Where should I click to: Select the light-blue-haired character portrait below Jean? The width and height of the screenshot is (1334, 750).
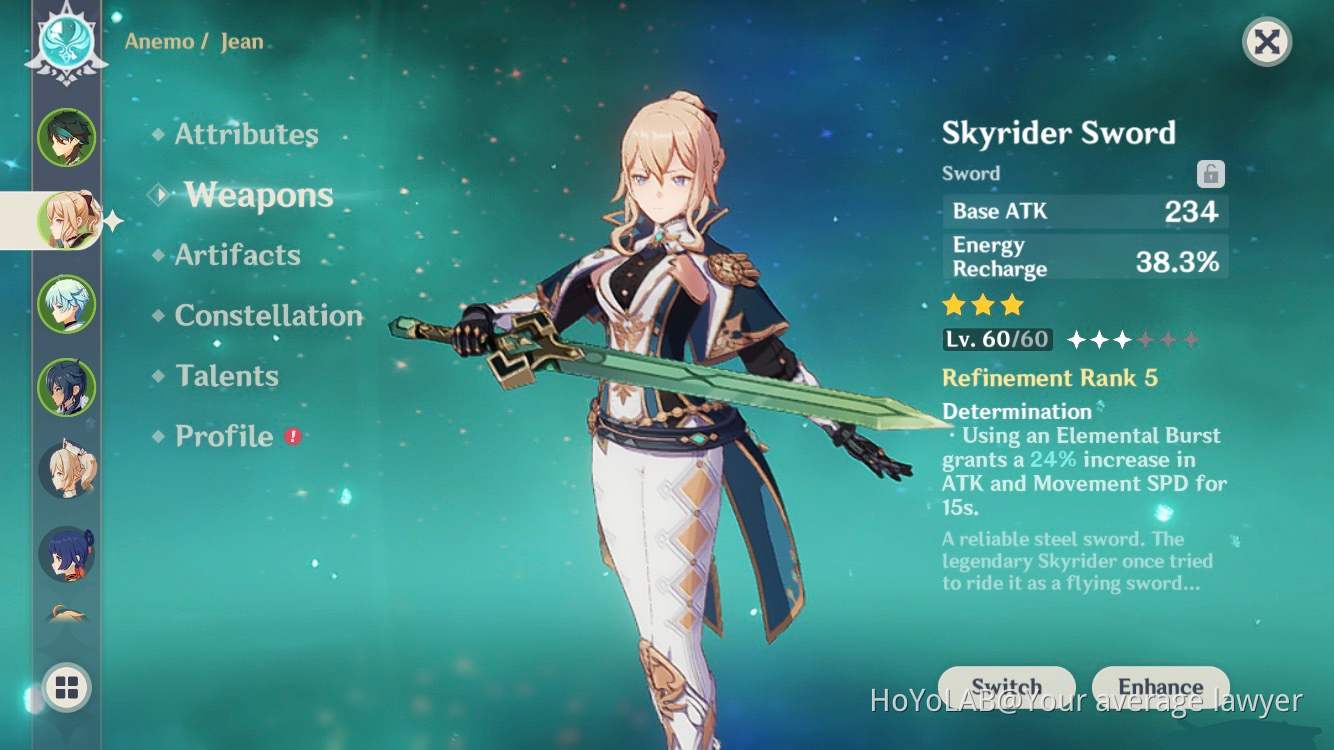coord(66,305)
